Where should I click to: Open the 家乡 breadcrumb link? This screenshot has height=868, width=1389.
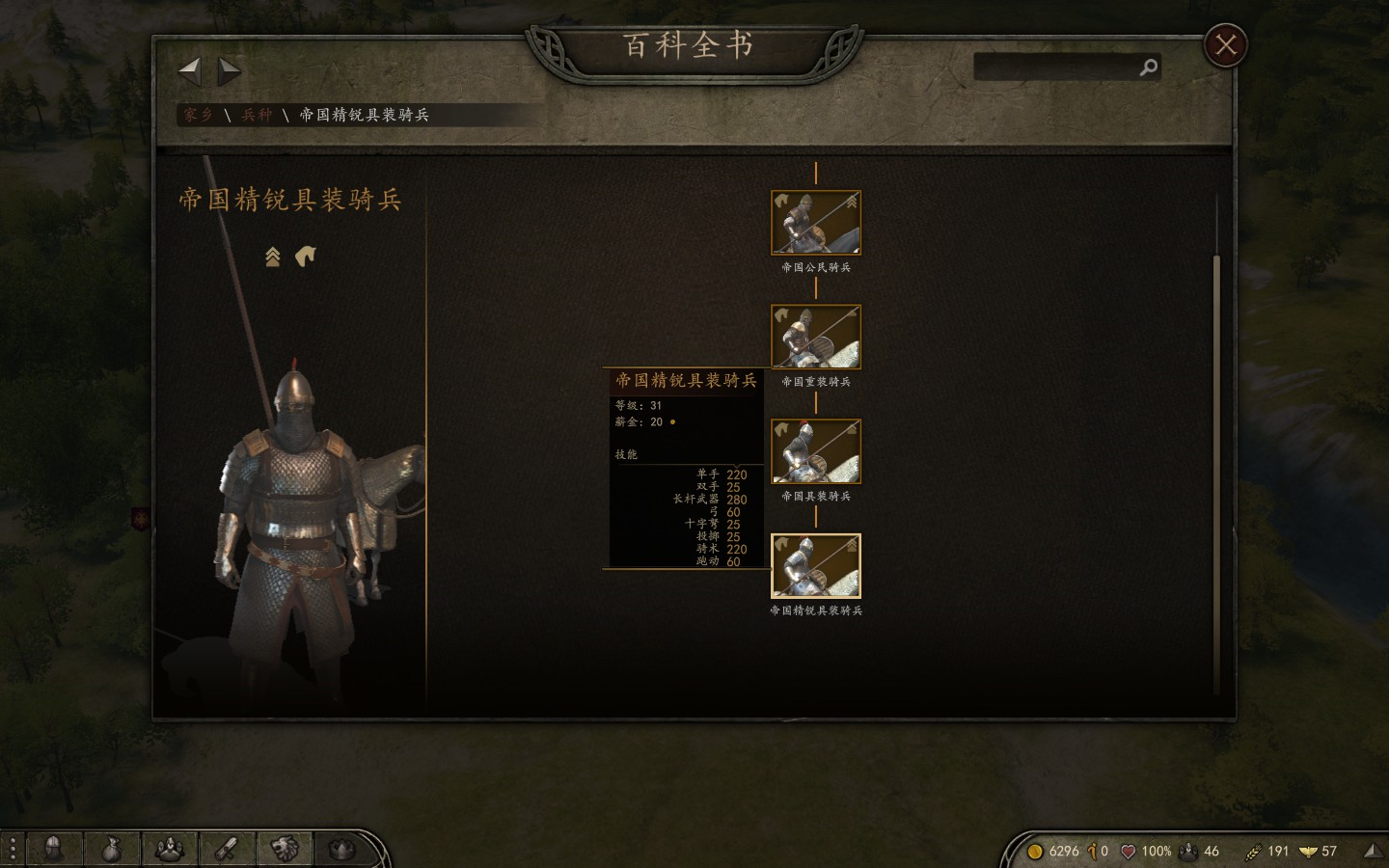click(197, 114)
